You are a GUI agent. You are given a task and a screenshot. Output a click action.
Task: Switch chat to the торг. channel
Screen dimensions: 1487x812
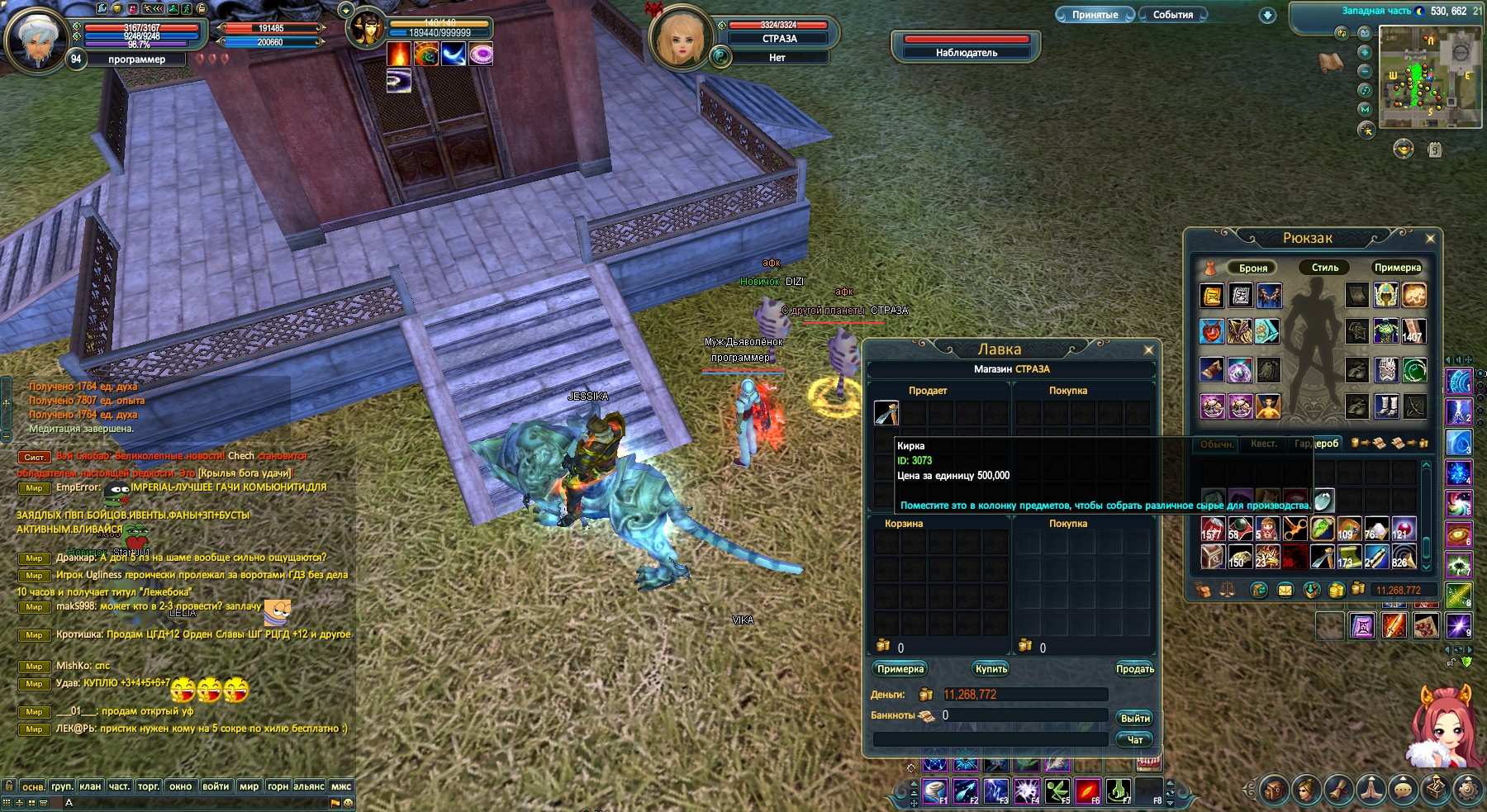pyautogui.click(x=149, y=786)
